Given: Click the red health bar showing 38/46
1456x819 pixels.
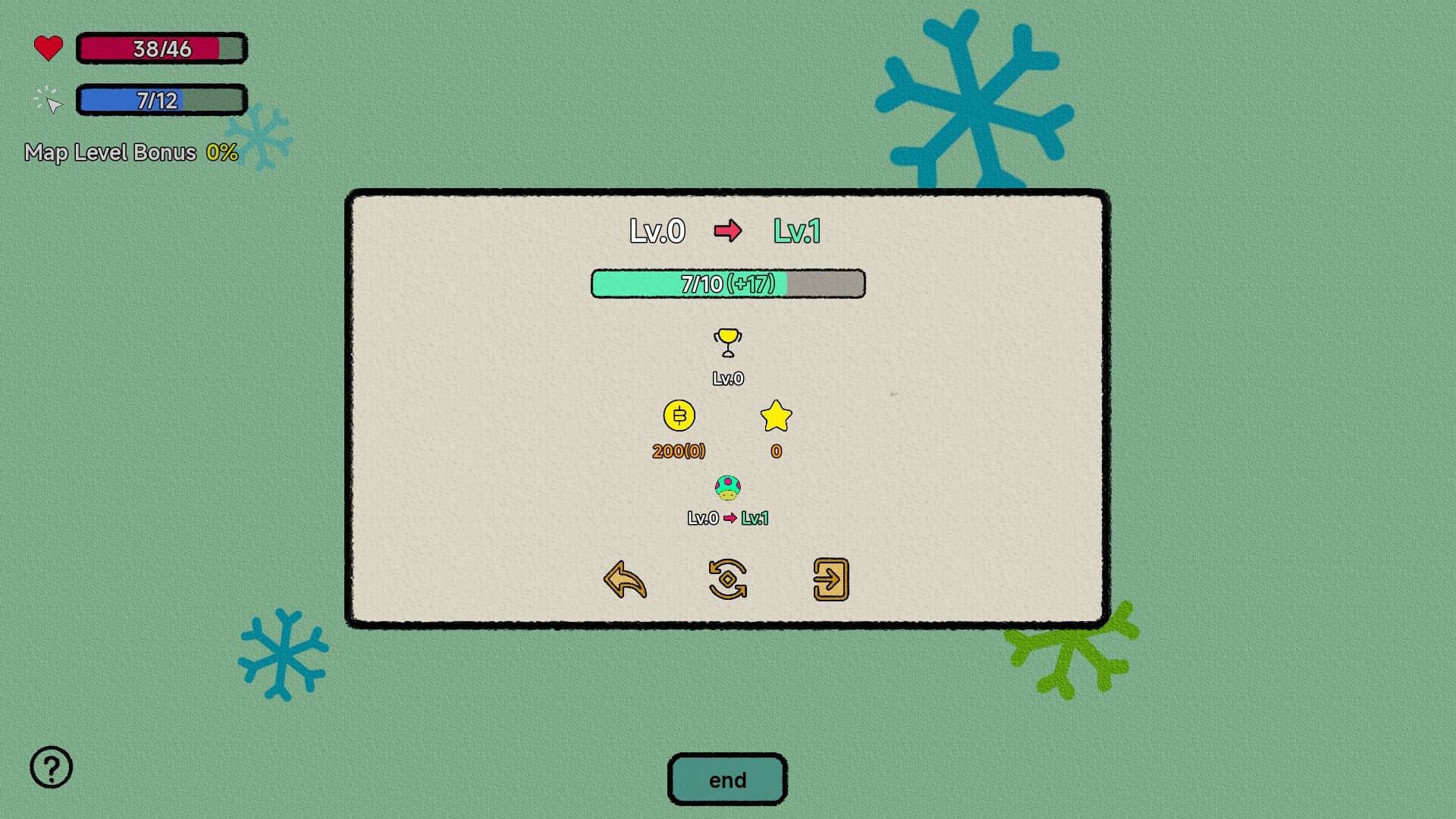Looking at the screenshot, I should 161,47.
